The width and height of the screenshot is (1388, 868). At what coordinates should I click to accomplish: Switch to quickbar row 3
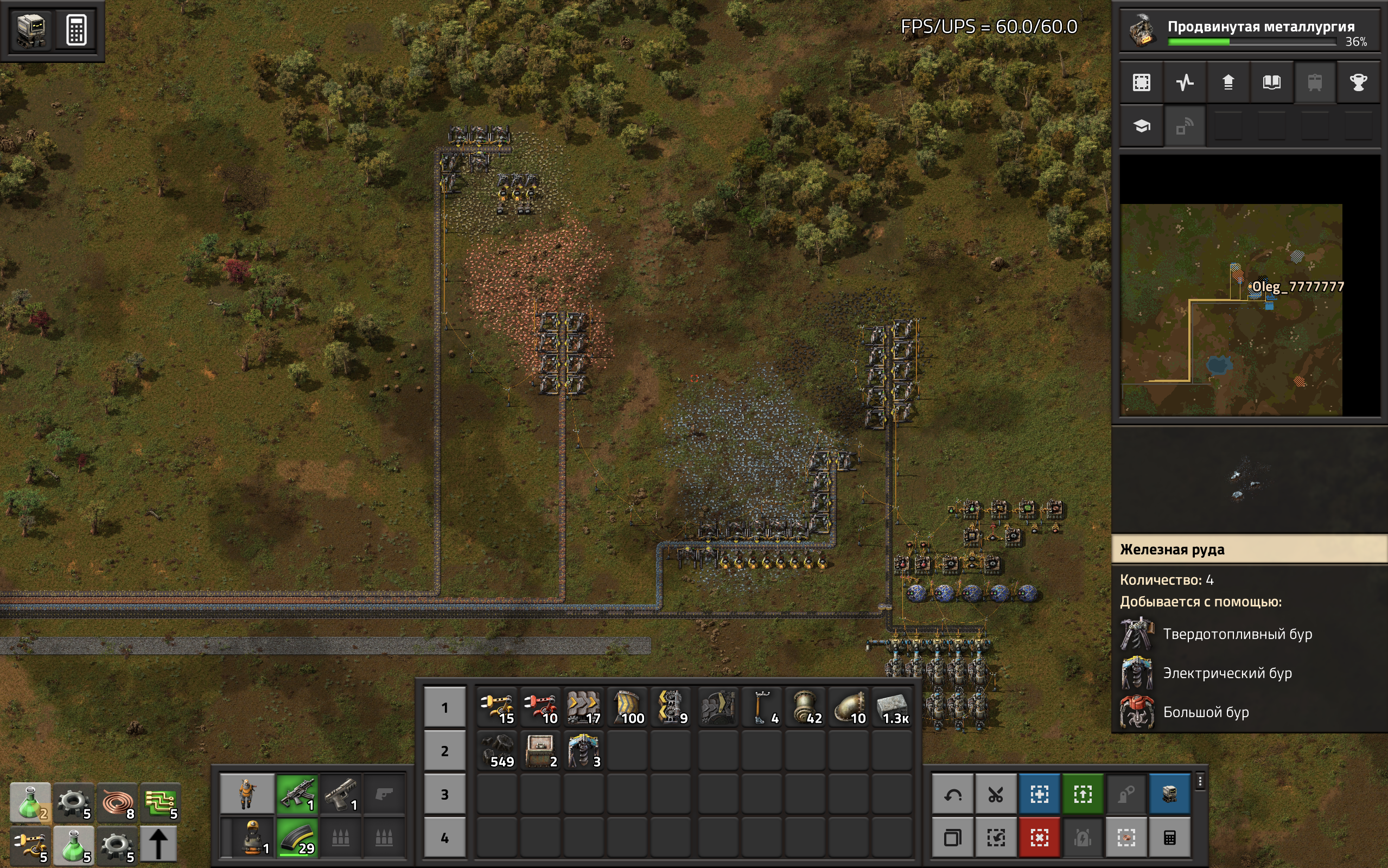point(444,795)
